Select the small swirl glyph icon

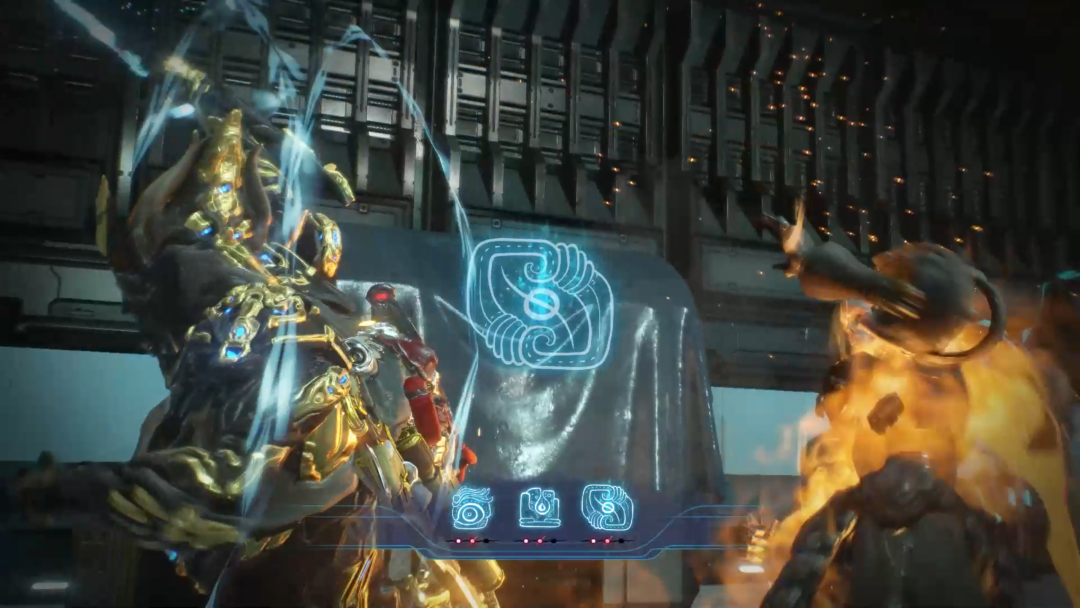click(x=607, y=507)
